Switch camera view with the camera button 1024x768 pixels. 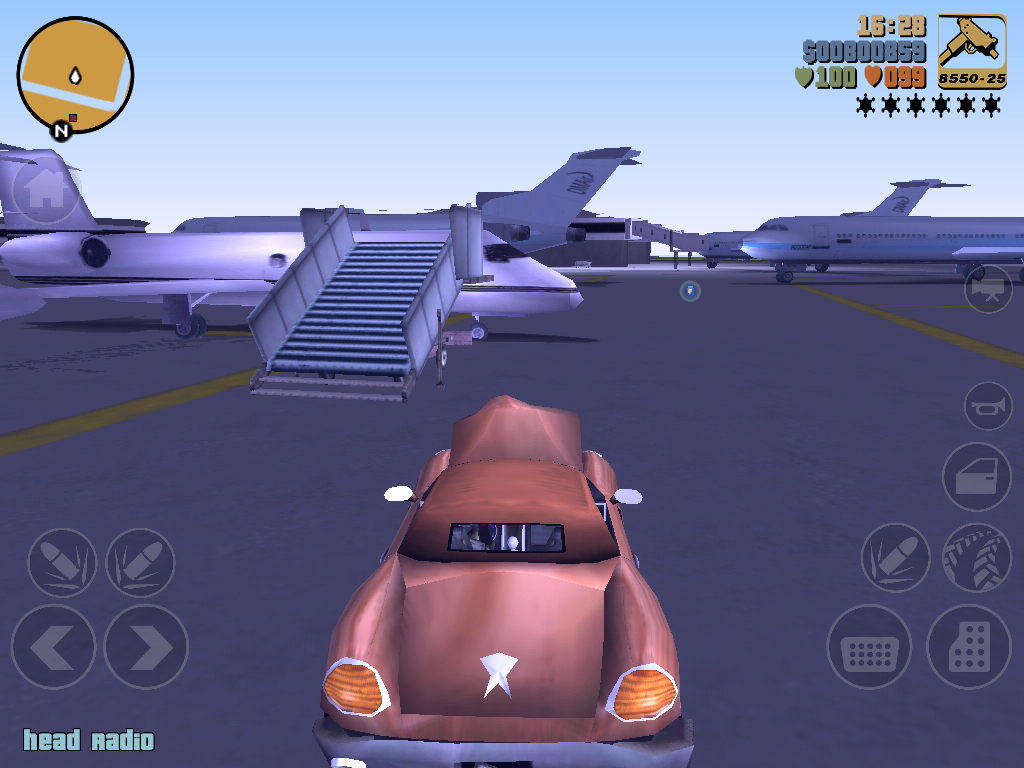click(988, 289)
